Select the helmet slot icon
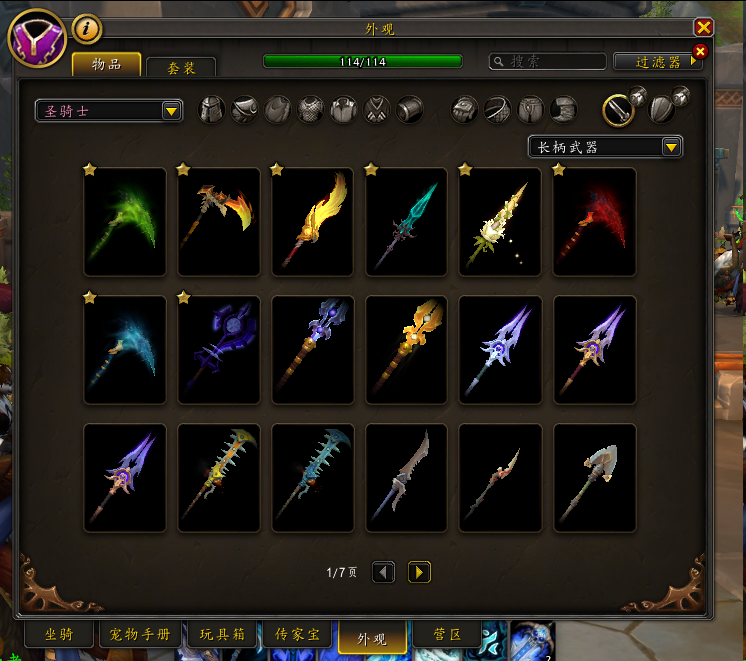The image size is (746, 661). pyautogui.click(x=213, y=110)
